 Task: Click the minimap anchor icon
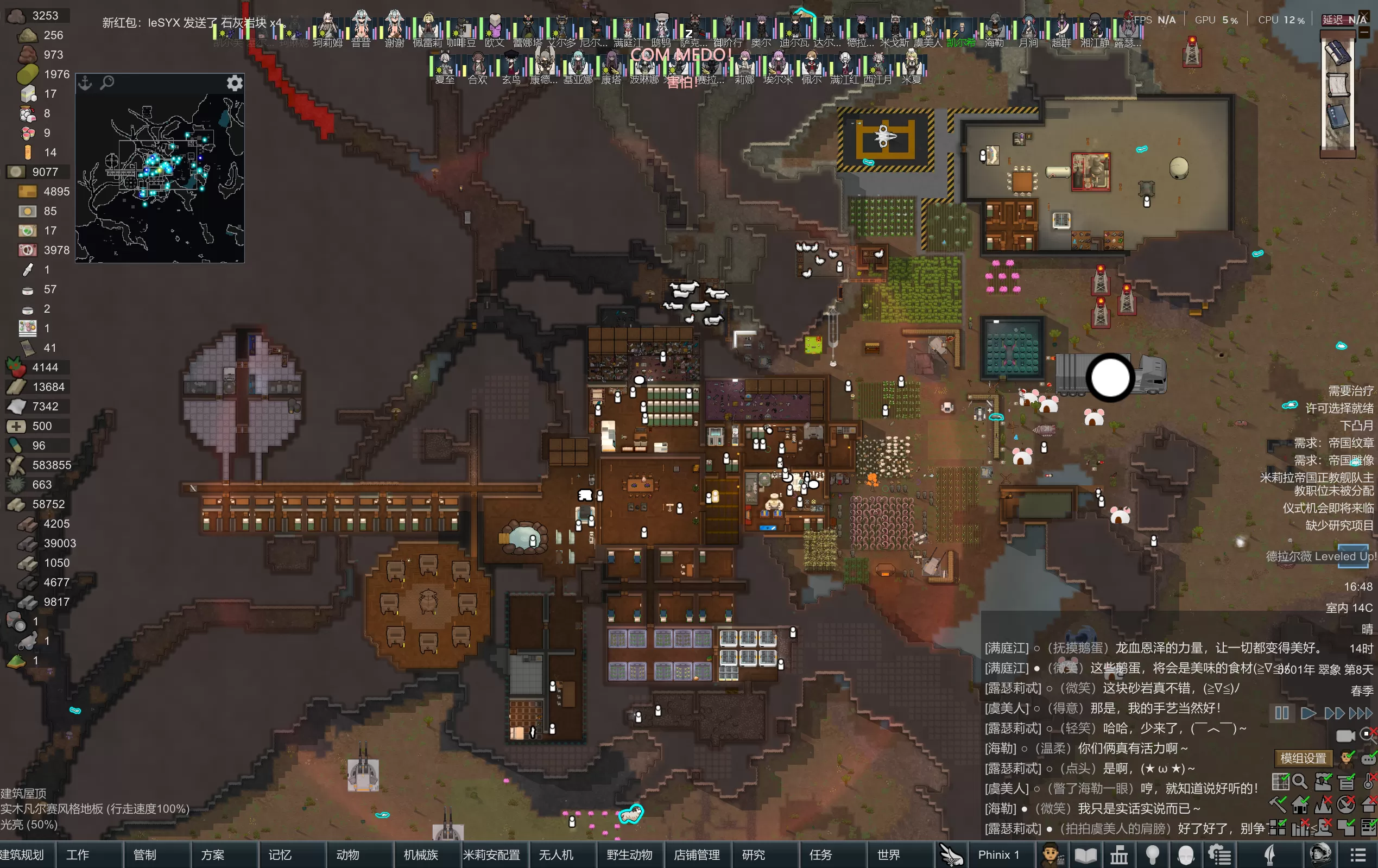point(85,84)
